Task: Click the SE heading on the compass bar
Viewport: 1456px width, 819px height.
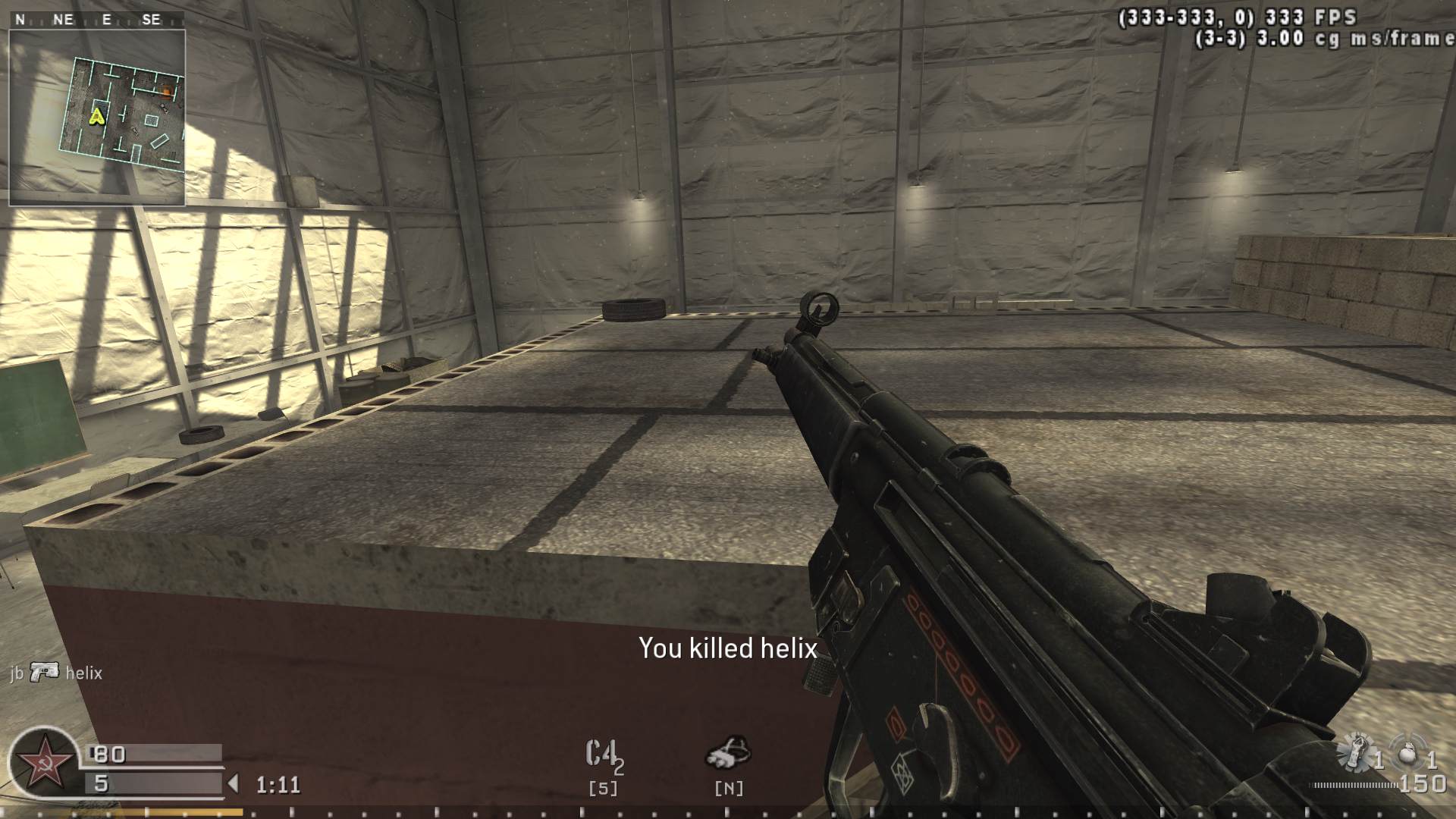Action: coord(151,20)
